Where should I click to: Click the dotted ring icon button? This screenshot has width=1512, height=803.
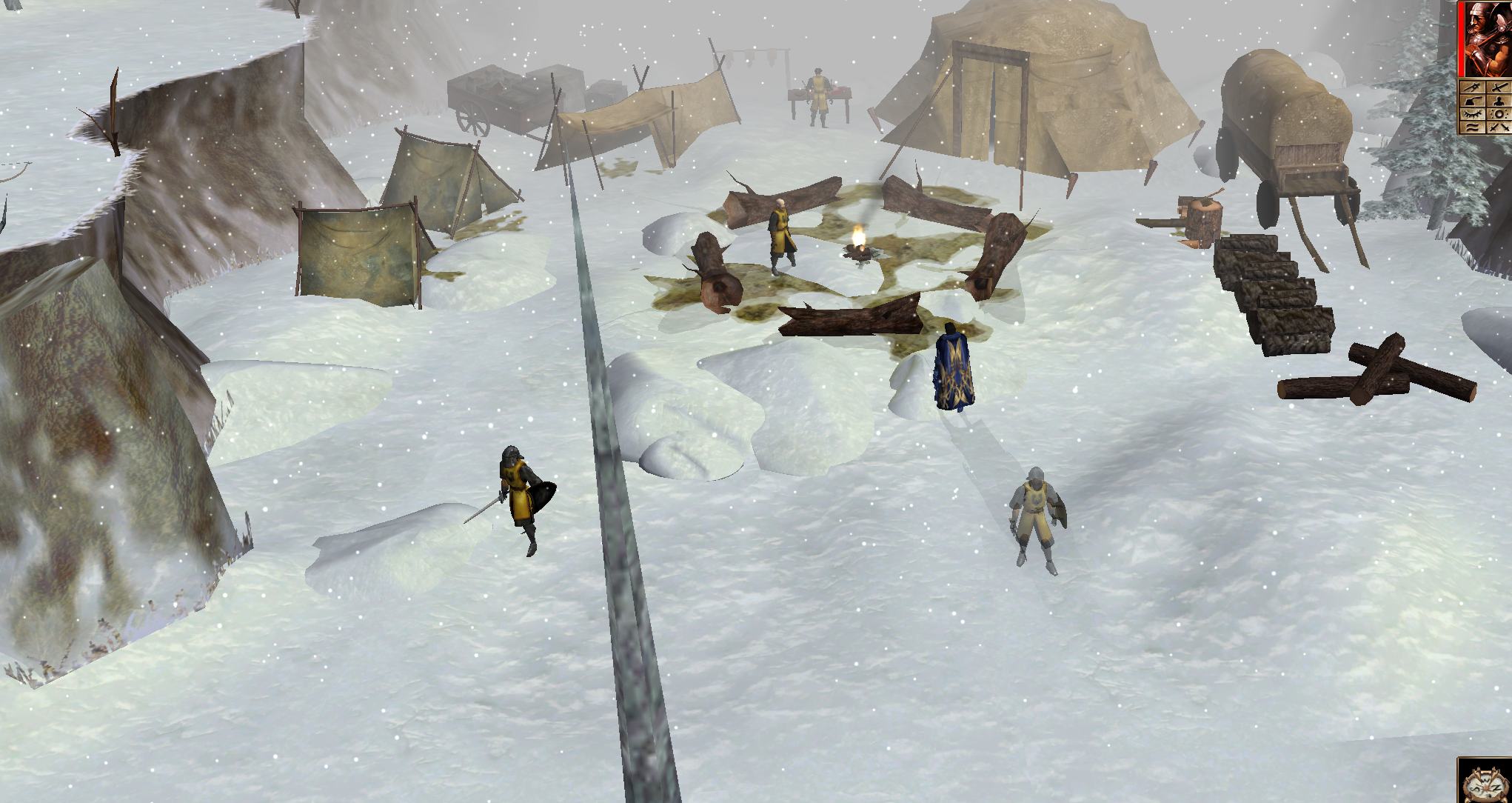tap(1498, 114)
